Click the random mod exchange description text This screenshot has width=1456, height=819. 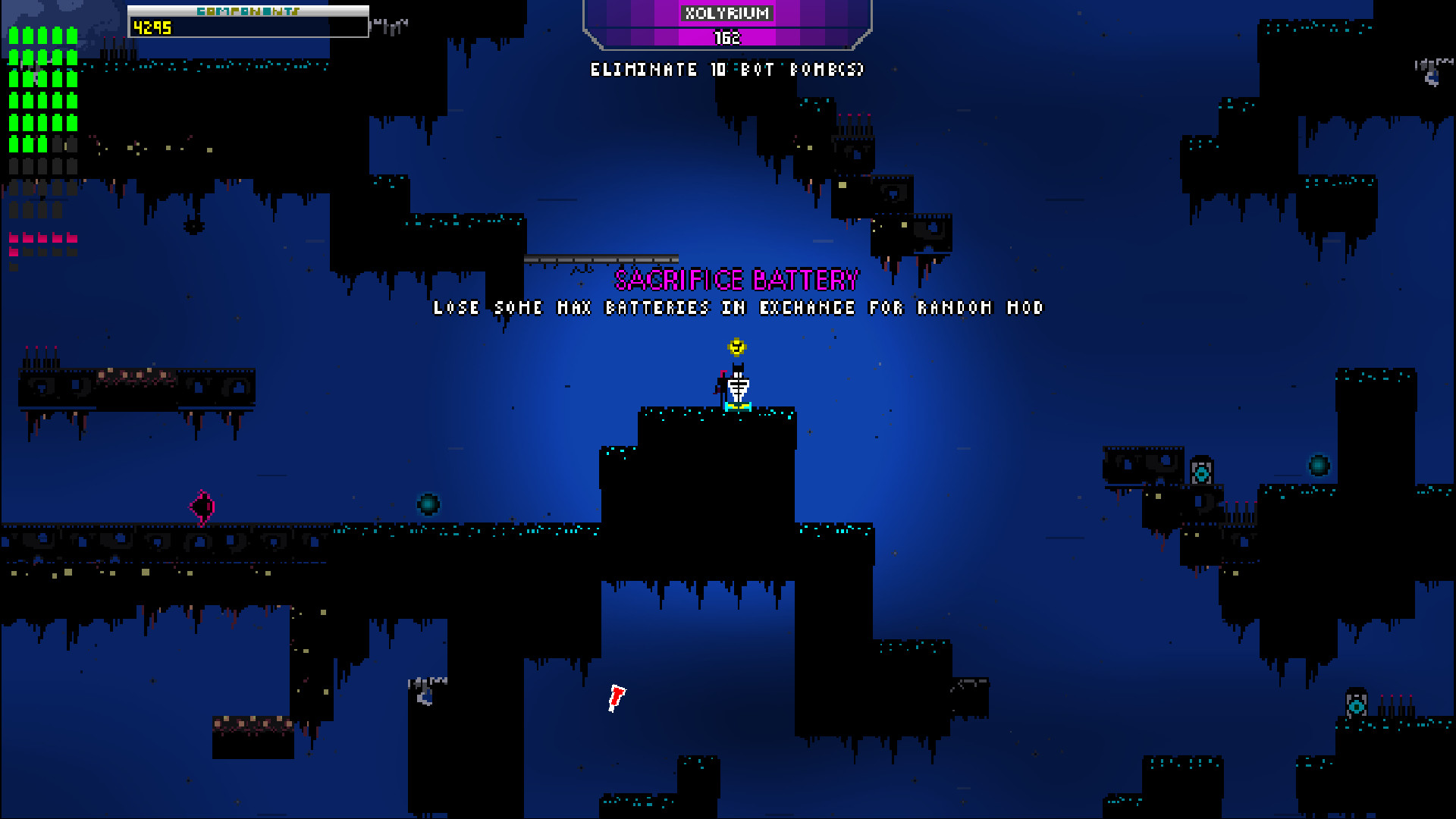(x=739, y=308)
